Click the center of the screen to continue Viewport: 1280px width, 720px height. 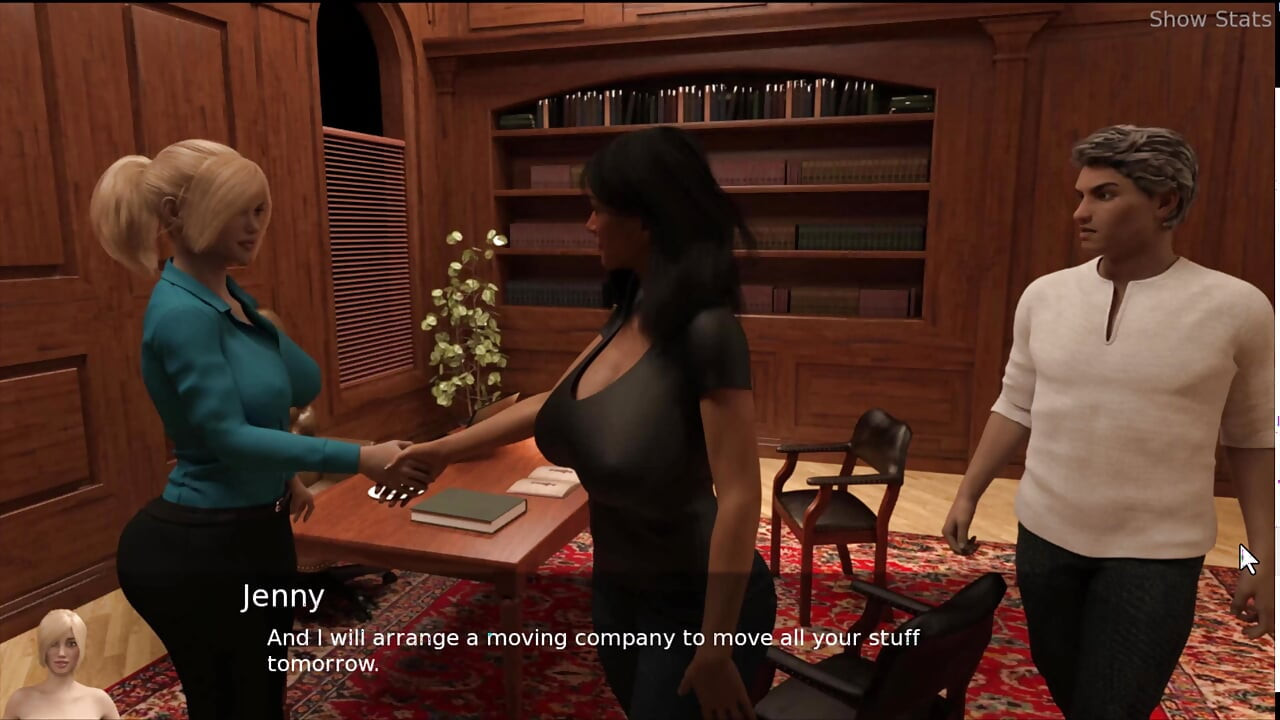(640, 360)
